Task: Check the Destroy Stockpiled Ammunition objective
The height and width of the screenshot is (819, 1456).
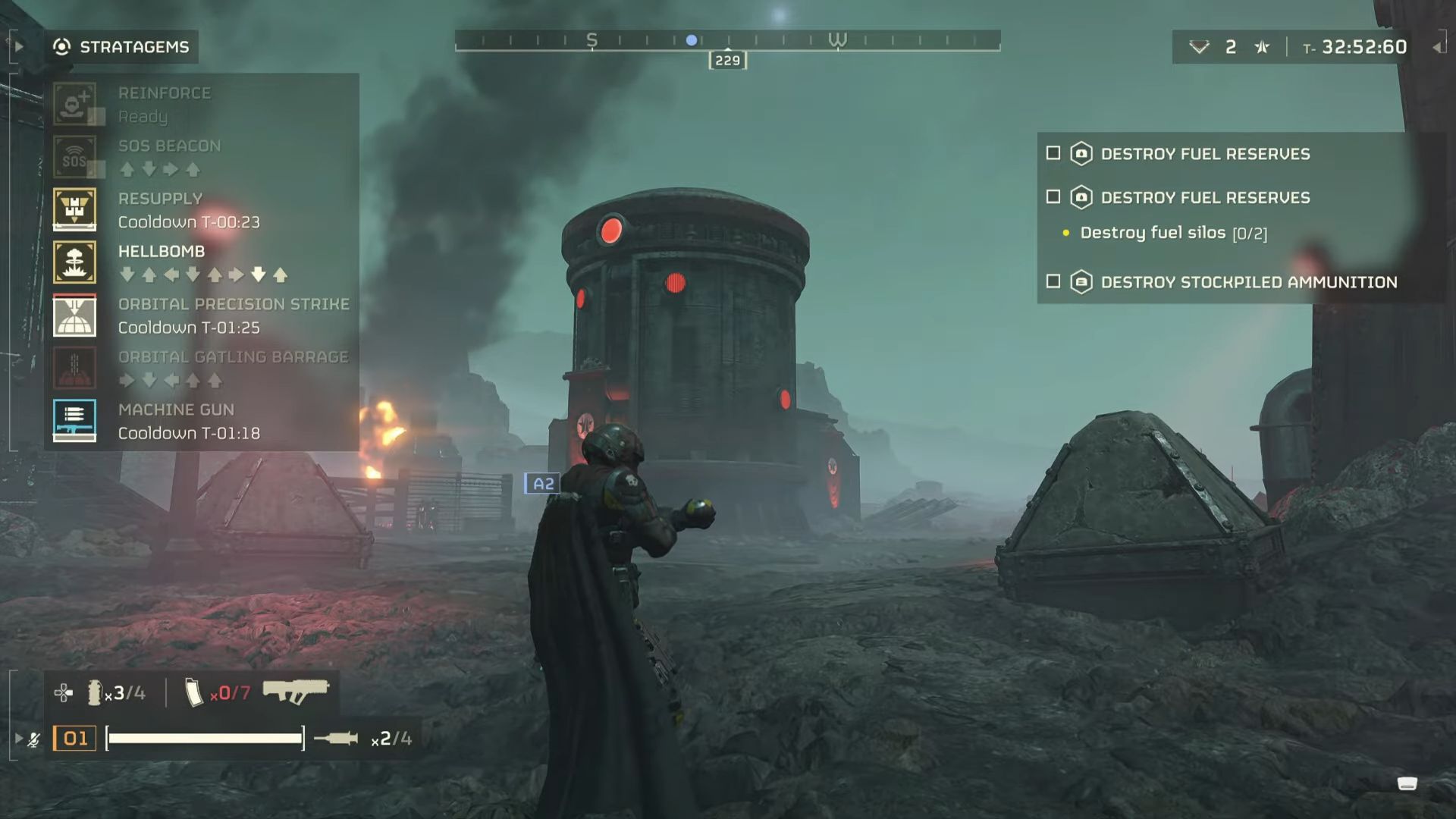Action: click(x=1053, y=281)
